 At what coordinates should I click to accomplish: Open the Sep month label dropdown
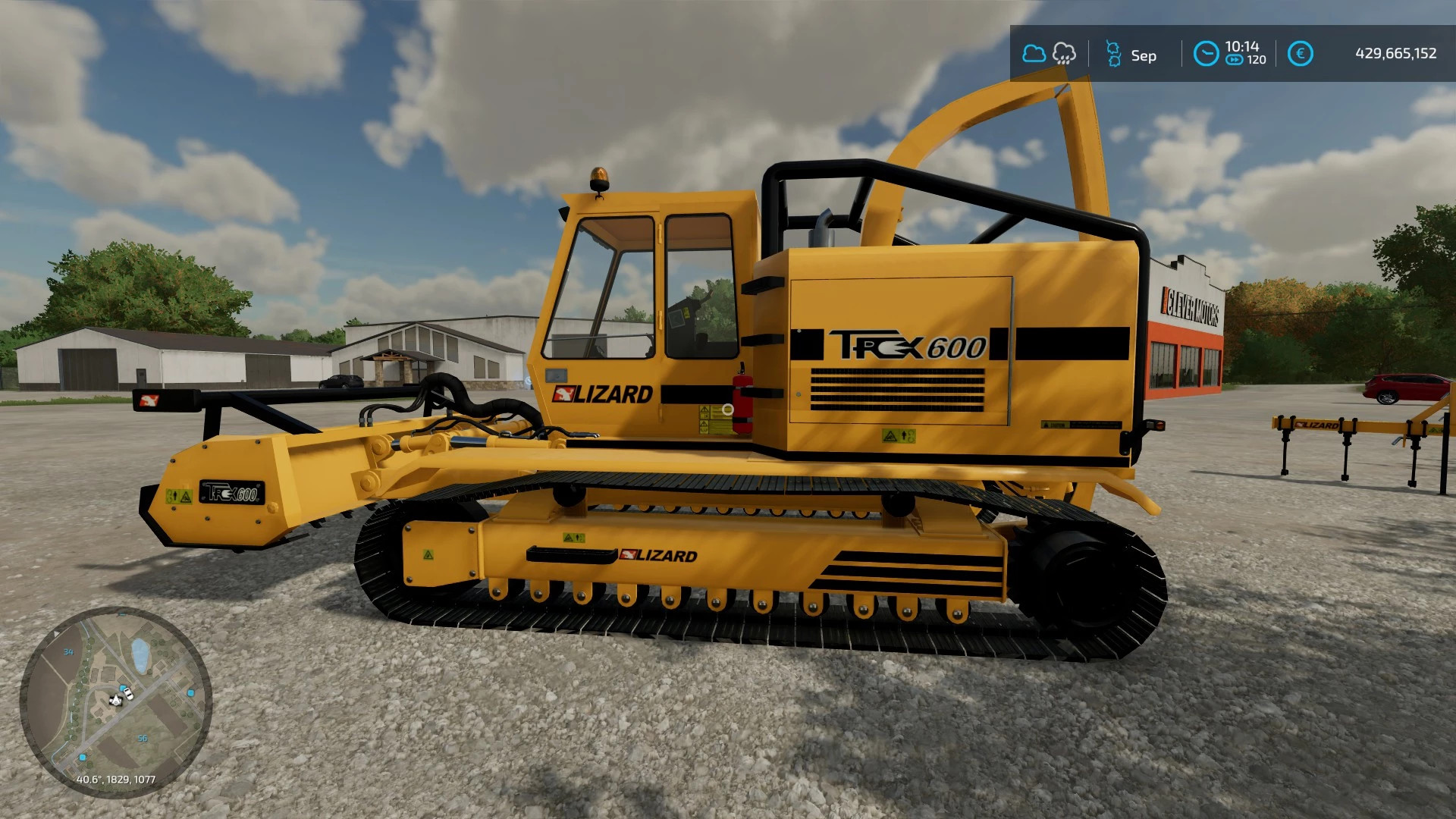point(1144,55)
